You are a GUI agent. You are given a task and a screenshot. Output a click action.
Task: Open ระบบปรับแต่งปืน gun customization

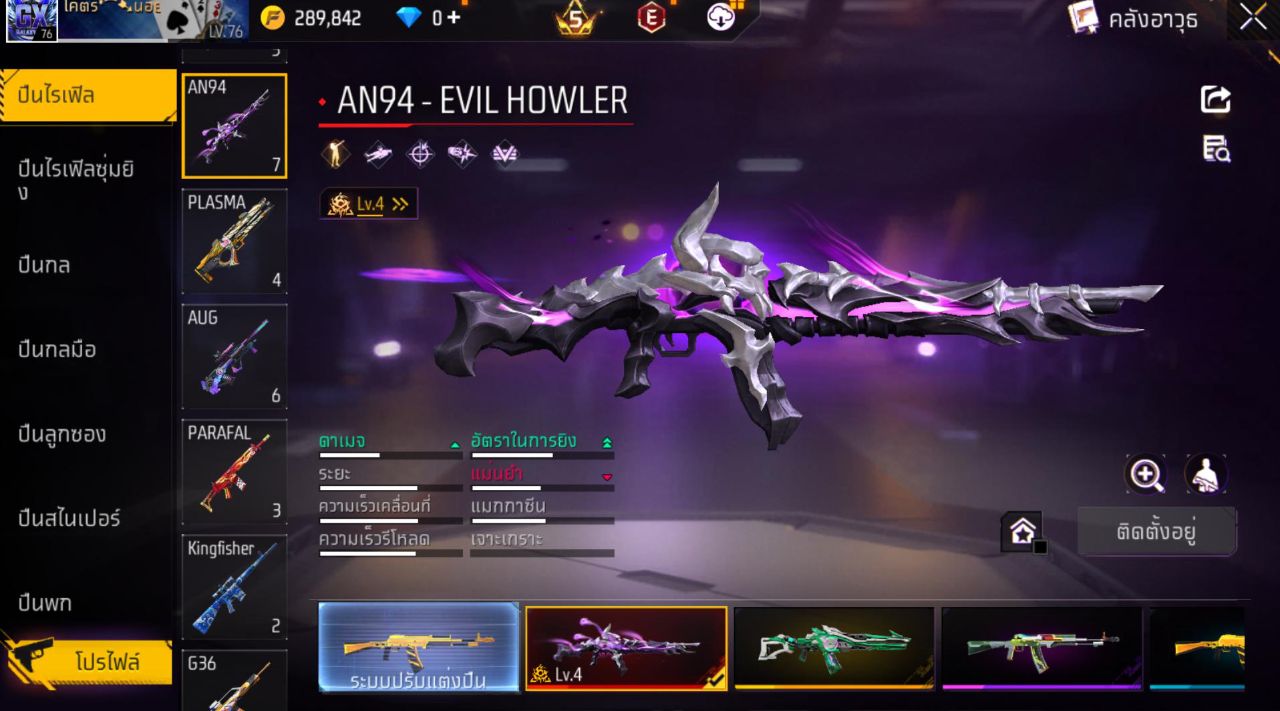tap(419, 647)
